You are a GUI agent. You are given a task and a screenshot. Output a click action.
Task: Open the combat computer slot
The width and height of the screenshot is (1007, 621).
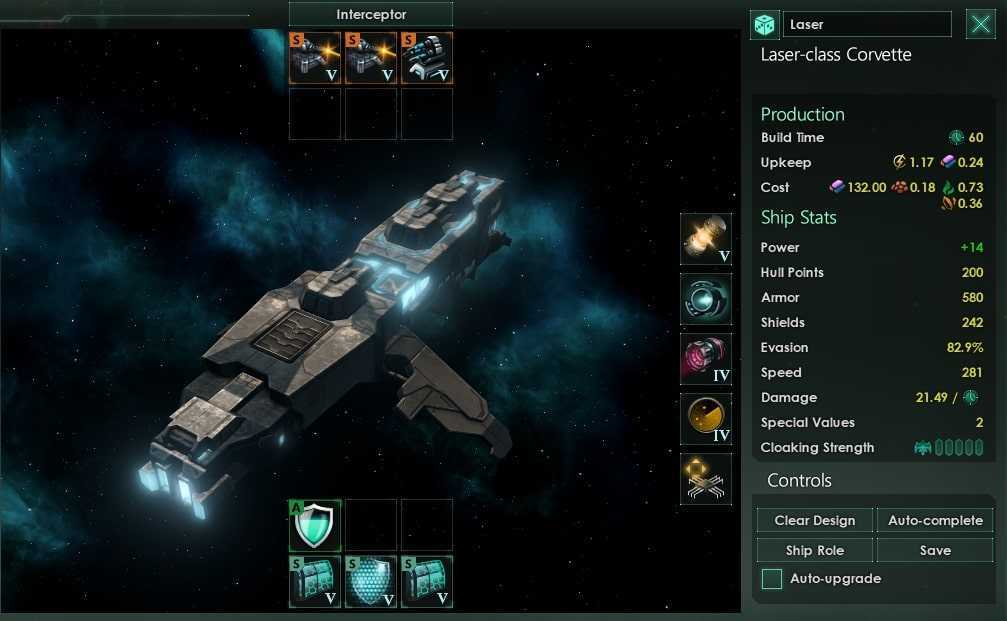706,479
